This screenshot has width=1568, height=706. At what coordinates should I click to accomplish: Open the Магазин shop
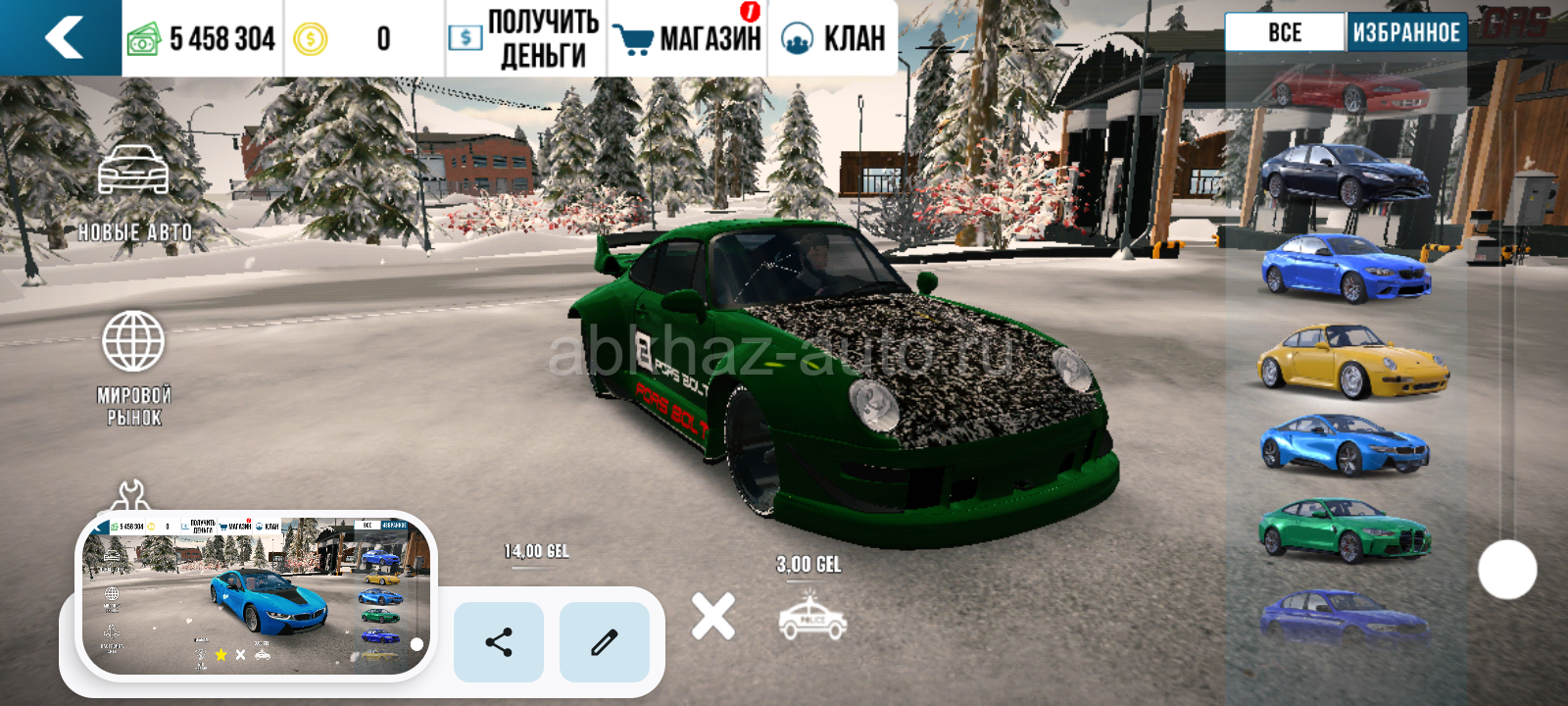pos(688,38)
